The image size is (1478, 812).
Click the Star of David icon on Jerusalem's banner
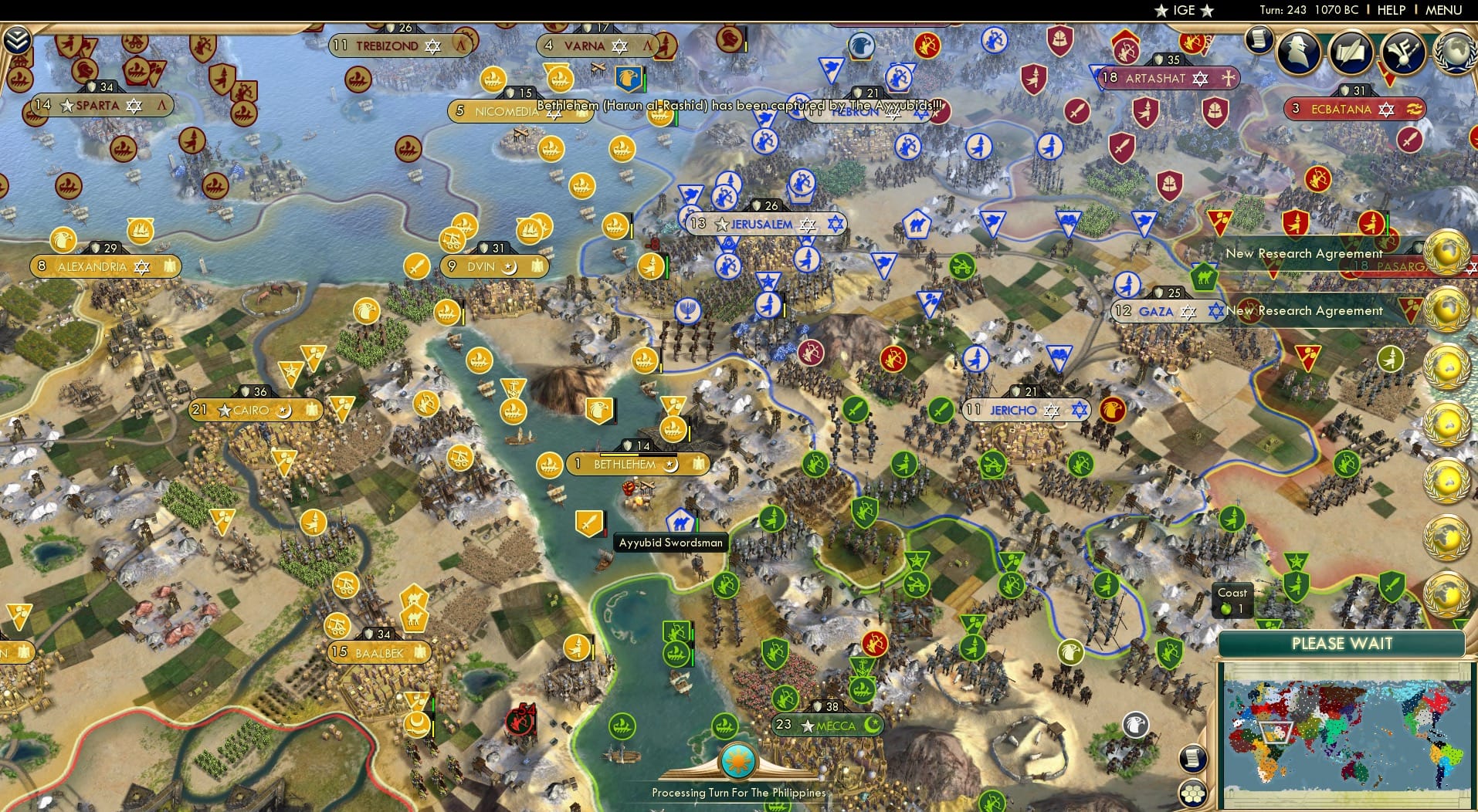808,223
